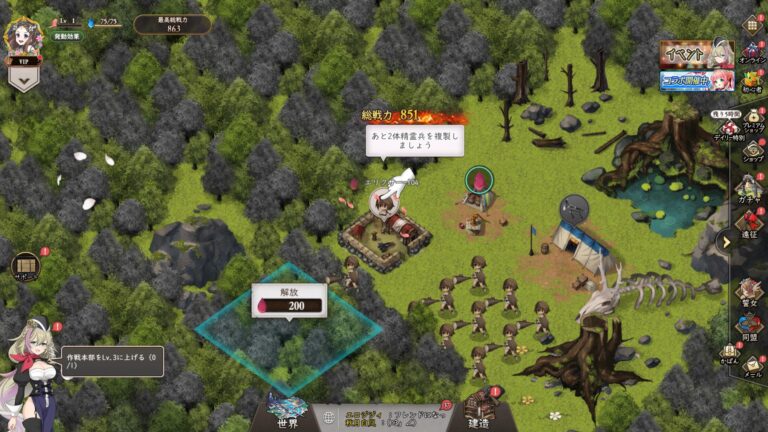Screen dimensions: 768x432
Task: Expand the right side menu arrow
Action: click(725, 240)
